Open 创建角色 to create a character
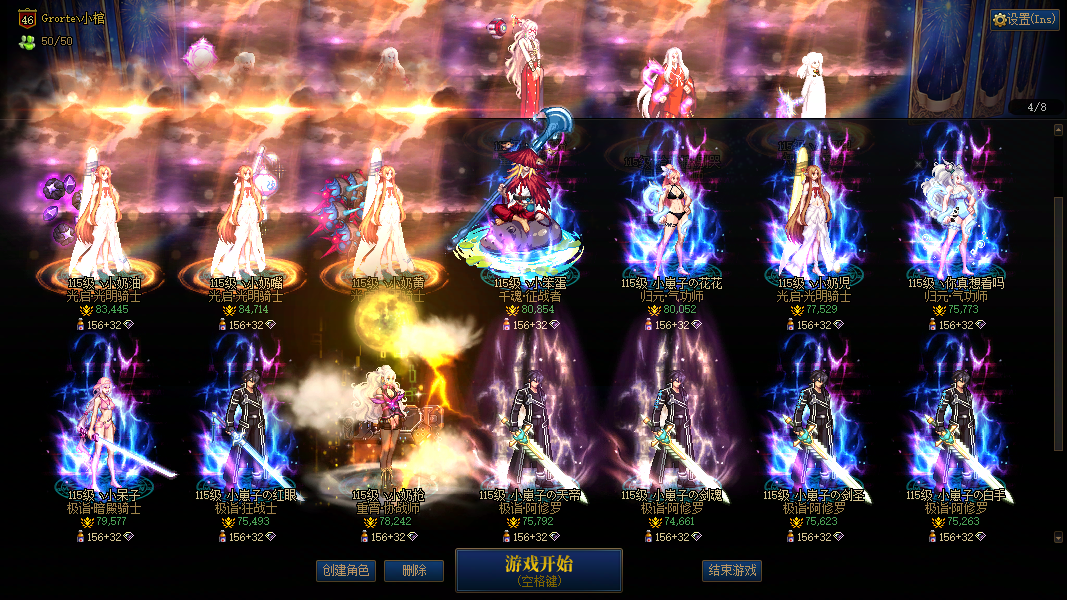Viewport: 1067px width, 600px height. coord(344,571)
